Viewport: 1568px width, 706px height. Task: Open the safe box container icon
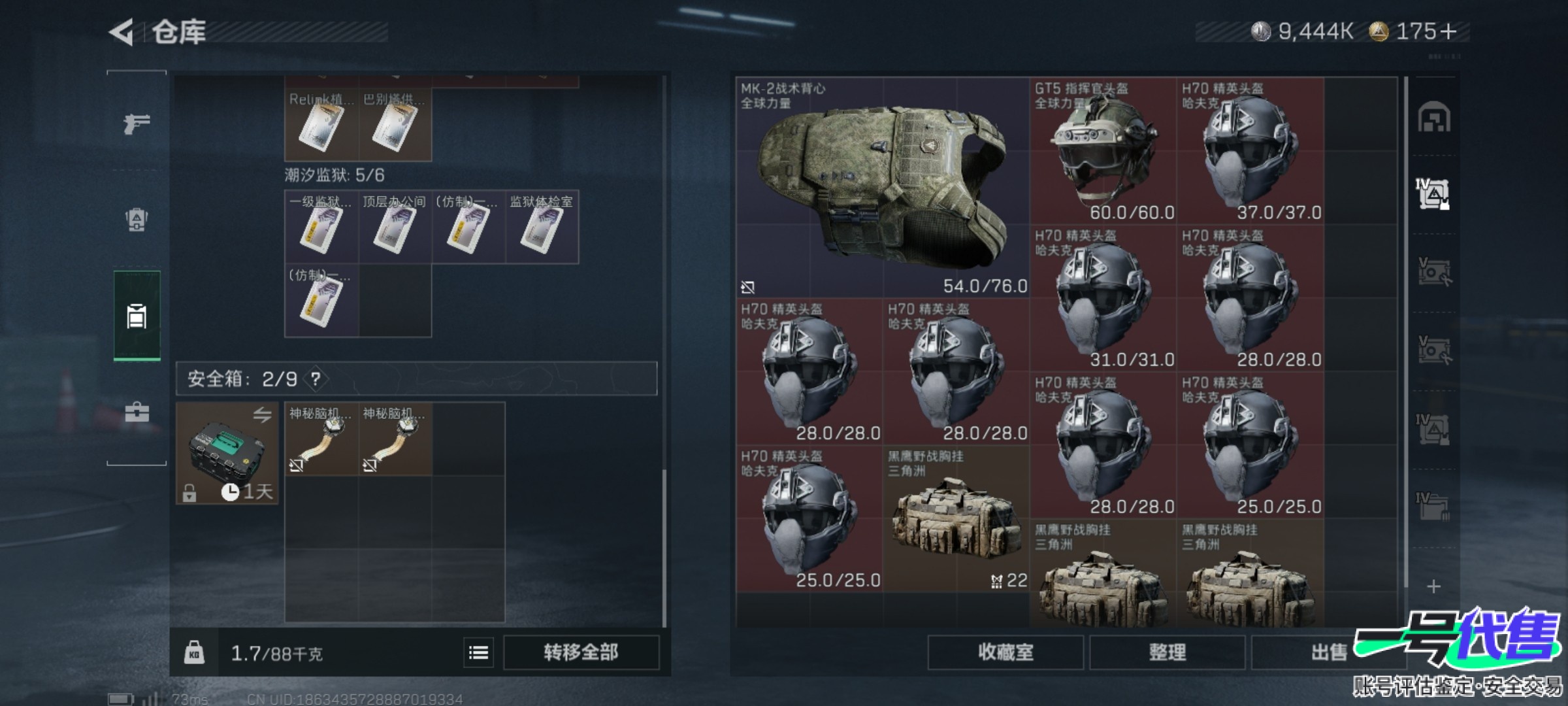[227, 452]
